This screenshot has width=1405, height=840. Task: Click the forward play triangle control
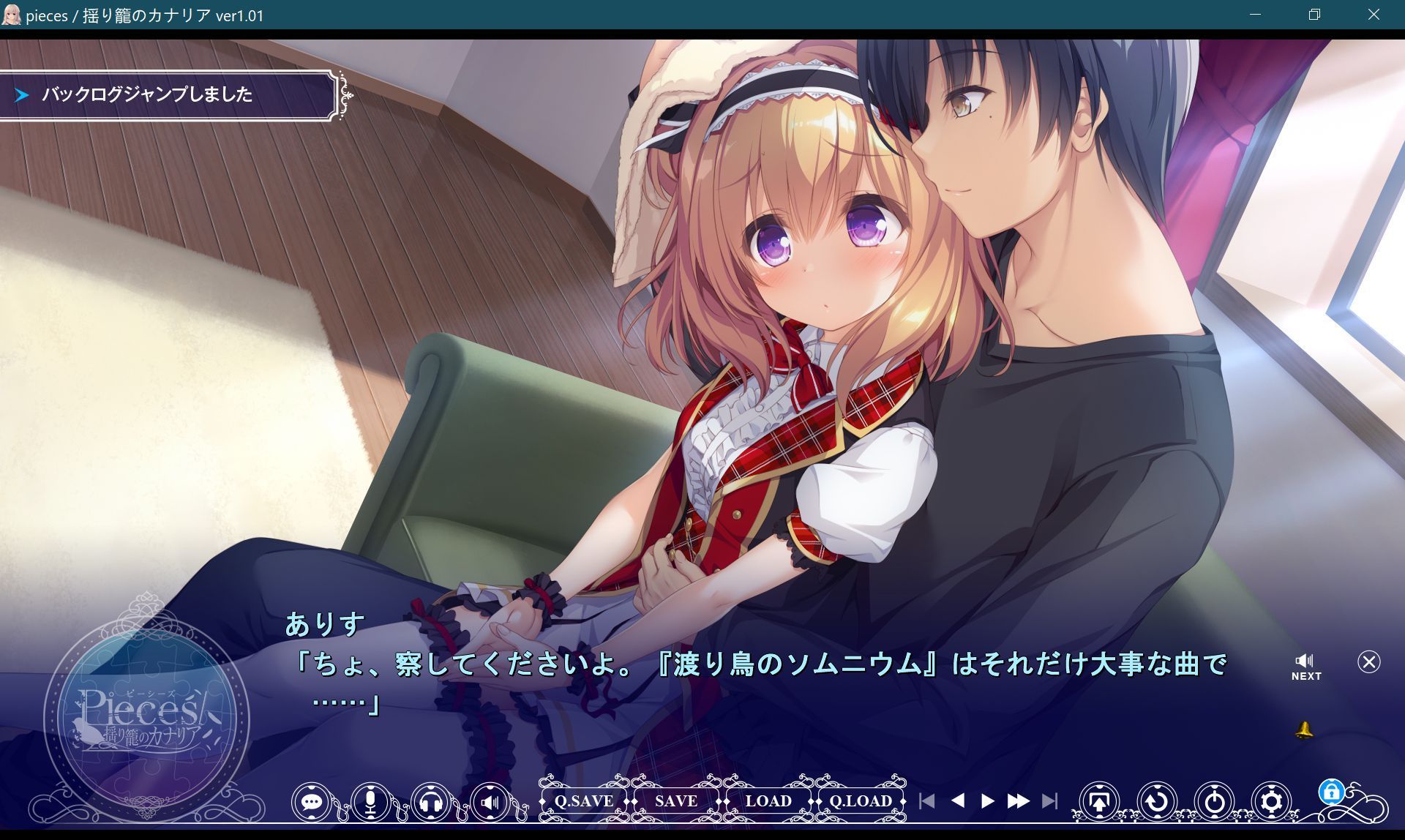click(x=986, y=801)
